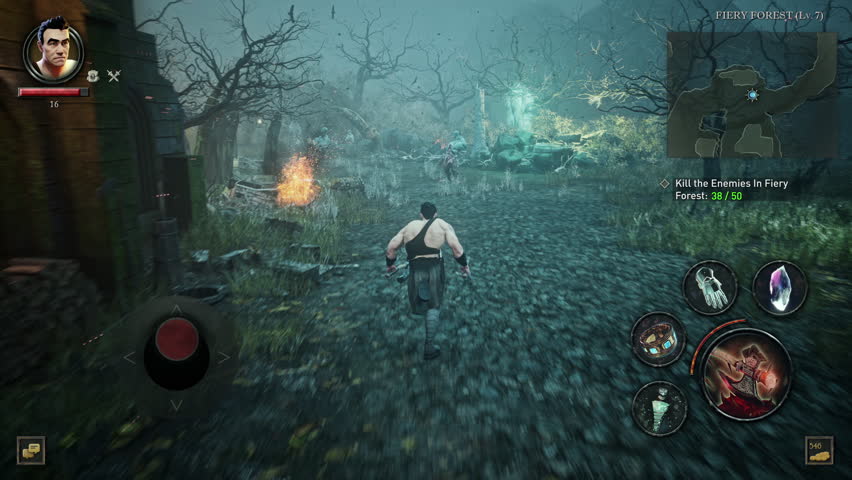Screen dimensions: 852x480
Task: Open the chat window
Action: coord(30,450)
